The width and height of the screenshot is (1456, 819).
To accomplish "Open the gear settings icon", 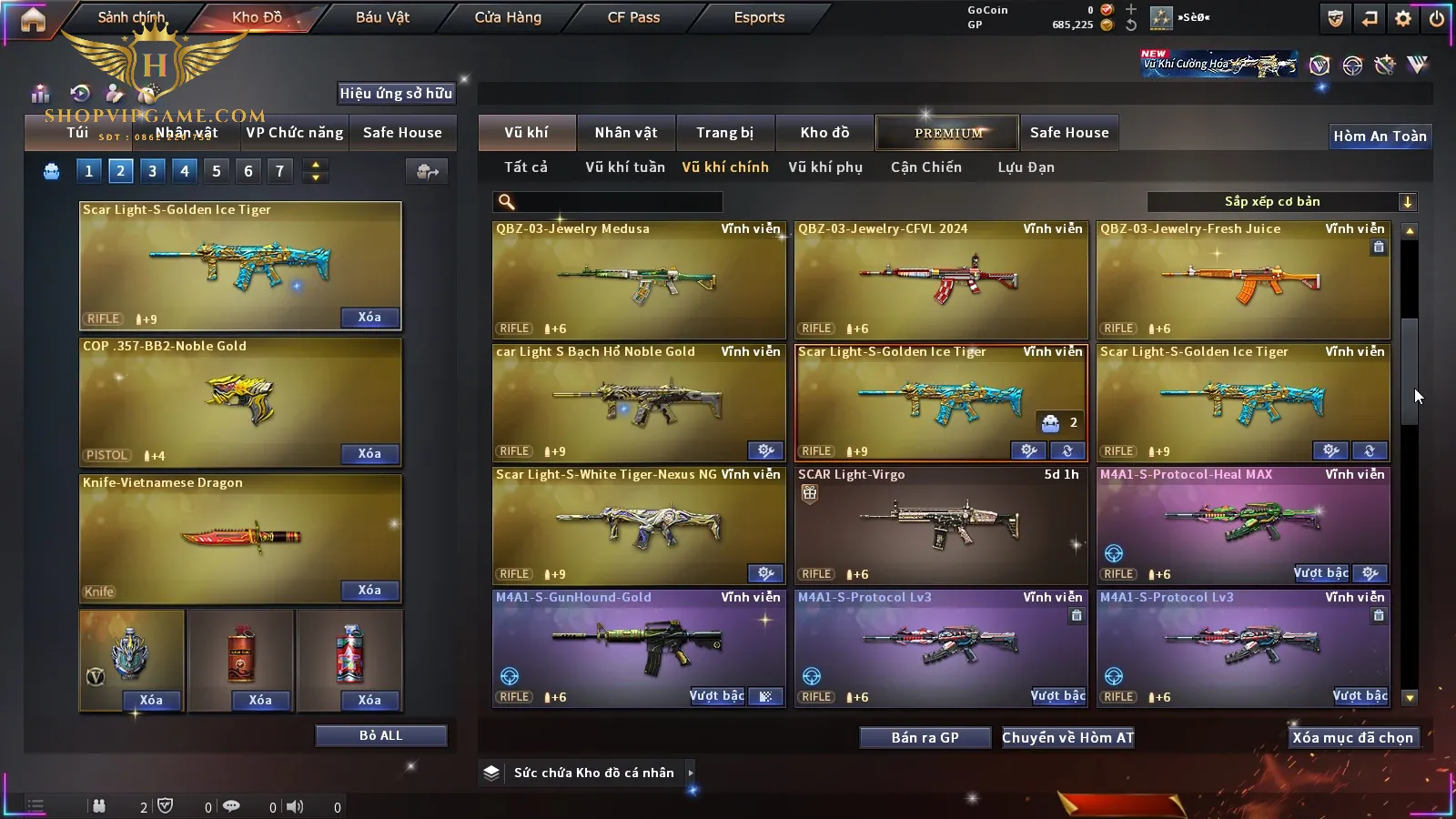I will pyautogui.click(x=1403, y=18).
